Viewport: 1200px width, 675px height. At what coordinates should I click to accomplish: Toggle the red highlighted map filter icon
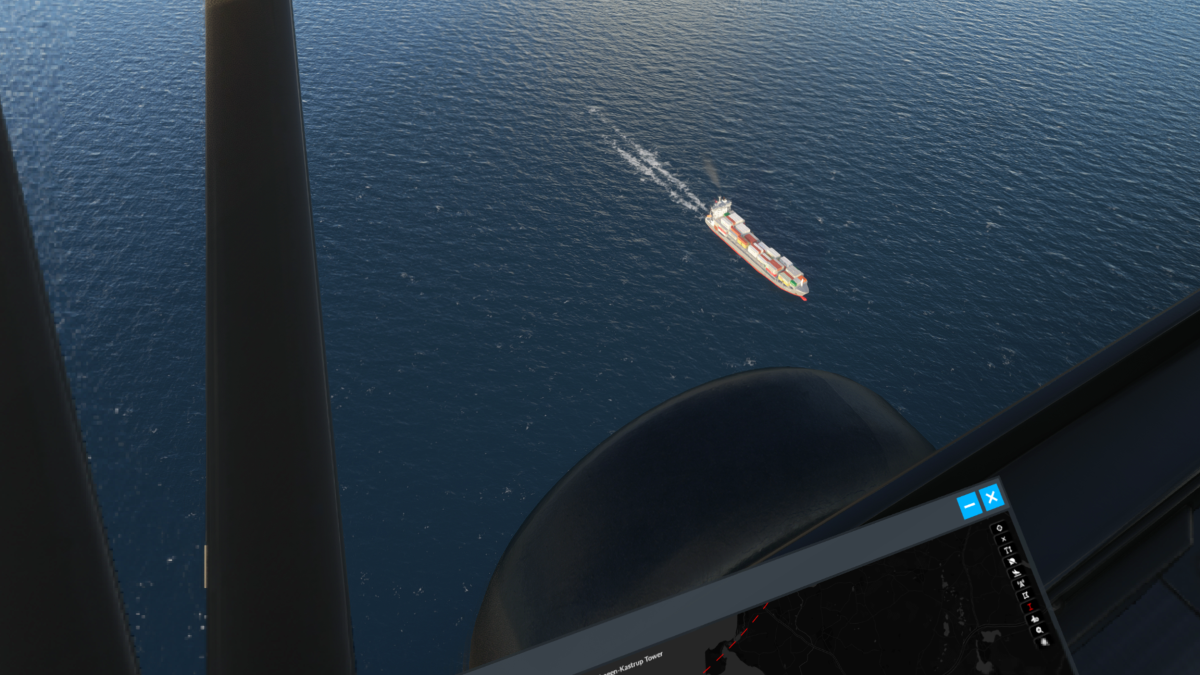coord(1030,607)
